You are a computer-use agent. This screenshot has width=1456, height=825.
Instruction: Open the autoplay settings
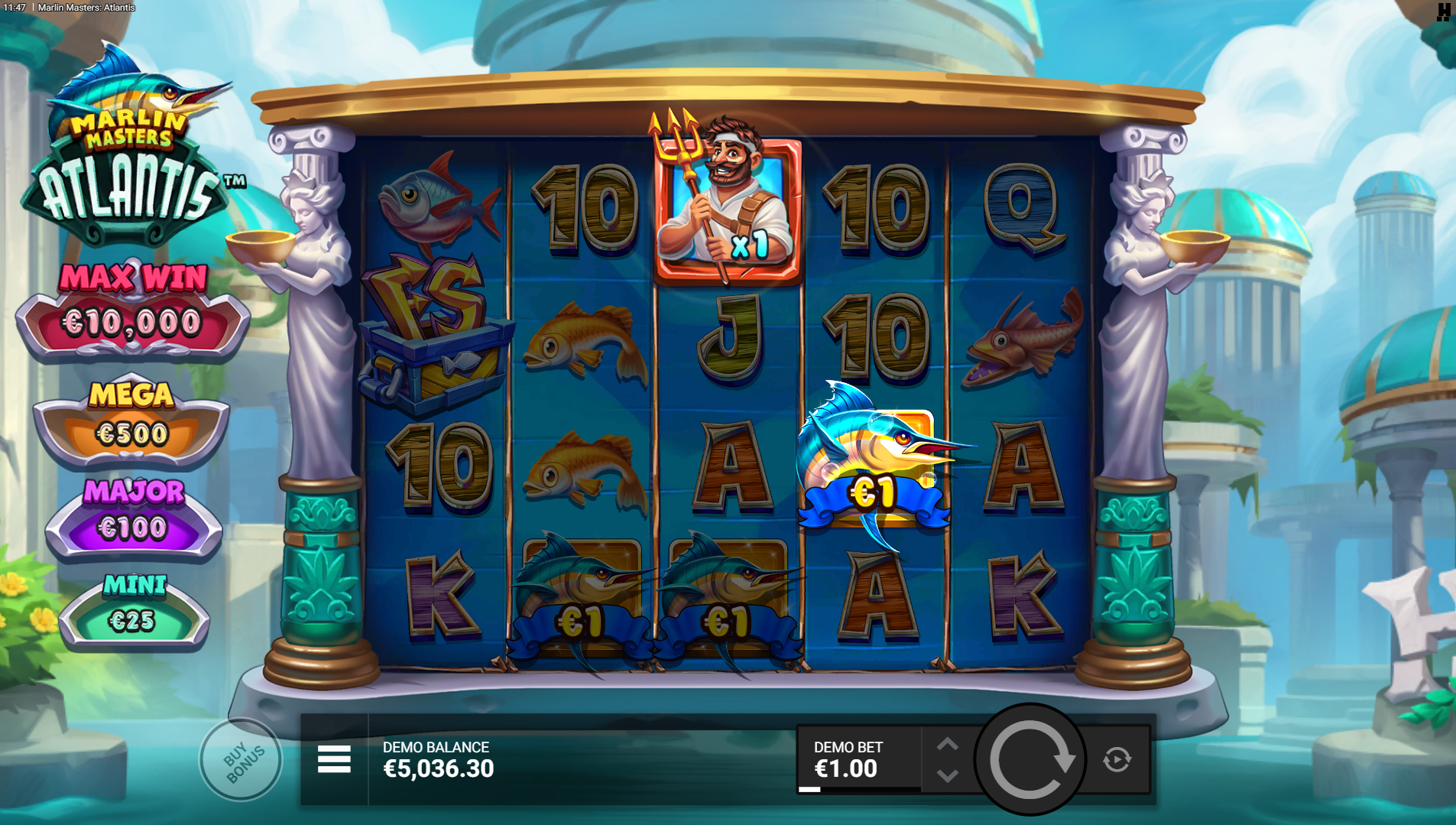coord(1117,759)
